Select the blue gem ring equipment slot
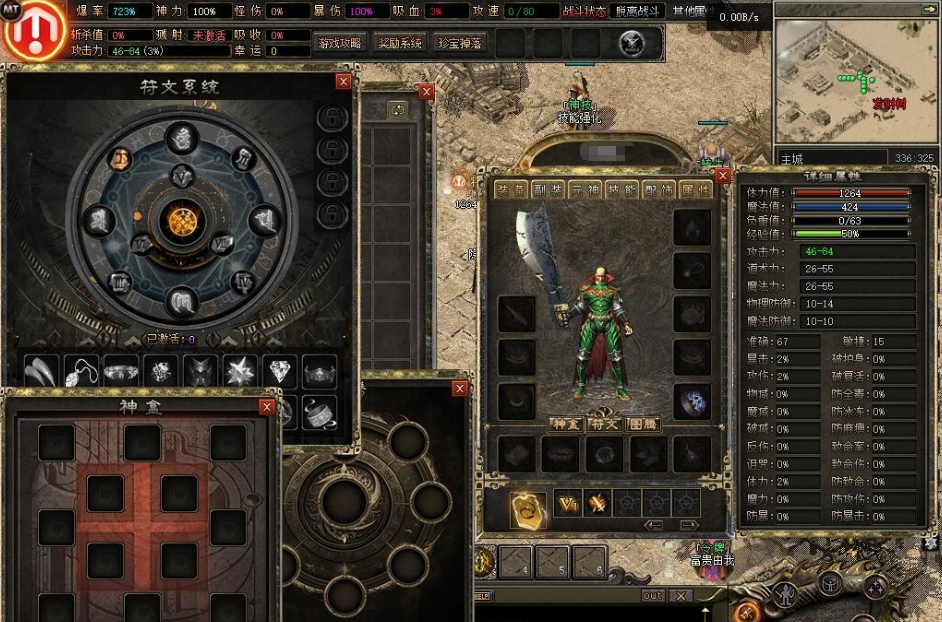This screenshot has width=942, height=622. point(691,401)
